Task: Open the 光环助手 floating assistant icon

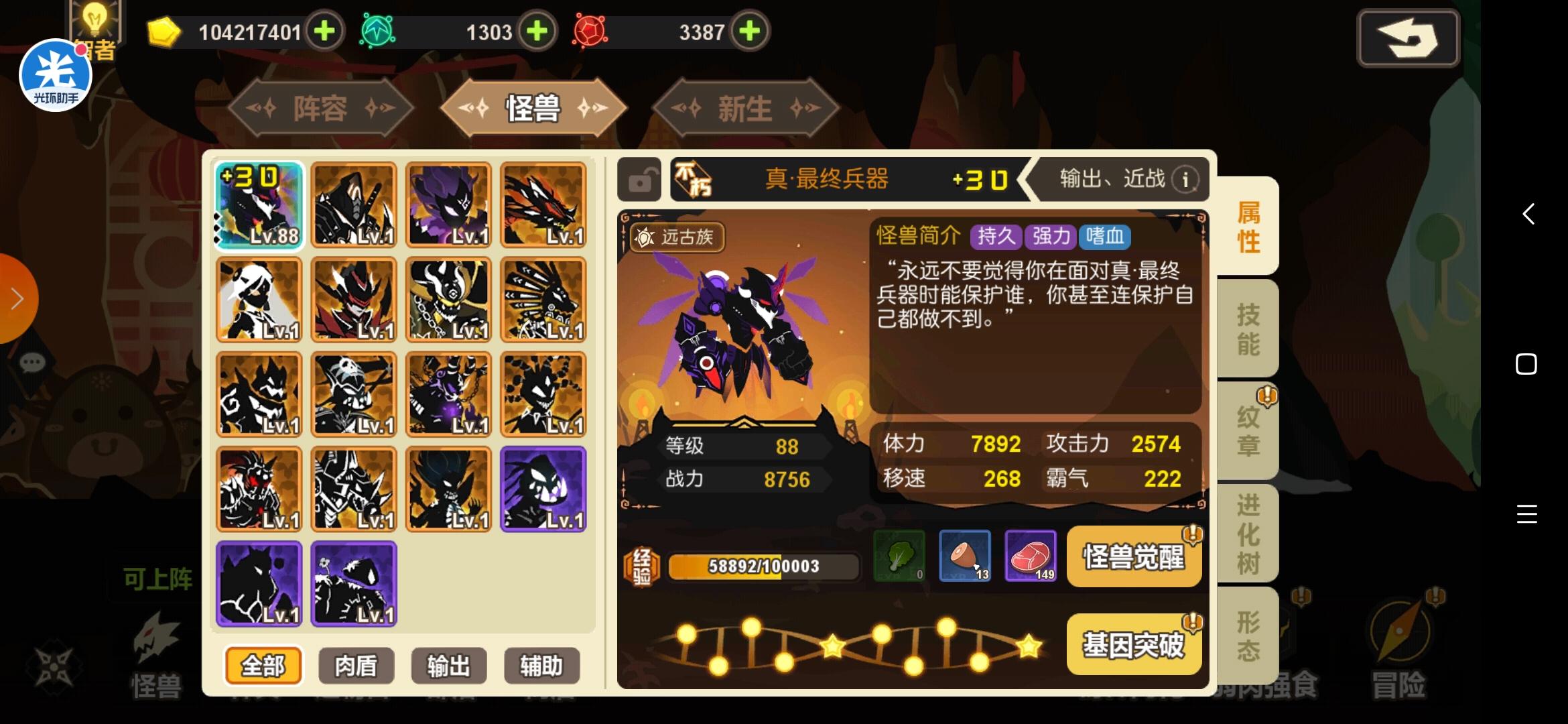Action: point(56,74)
